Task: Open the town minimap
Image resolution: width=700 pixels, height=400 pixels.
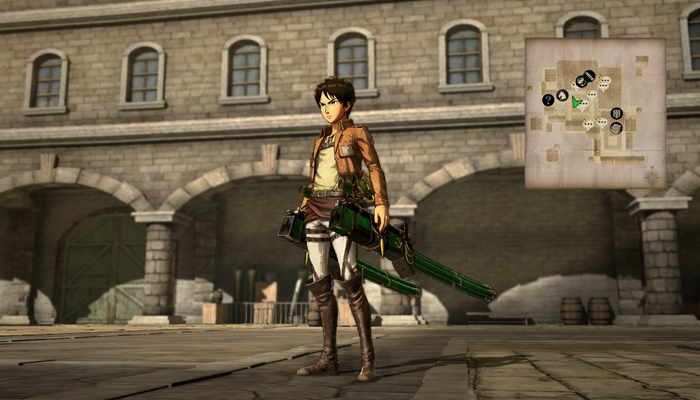Action: (x=595, y=114)
